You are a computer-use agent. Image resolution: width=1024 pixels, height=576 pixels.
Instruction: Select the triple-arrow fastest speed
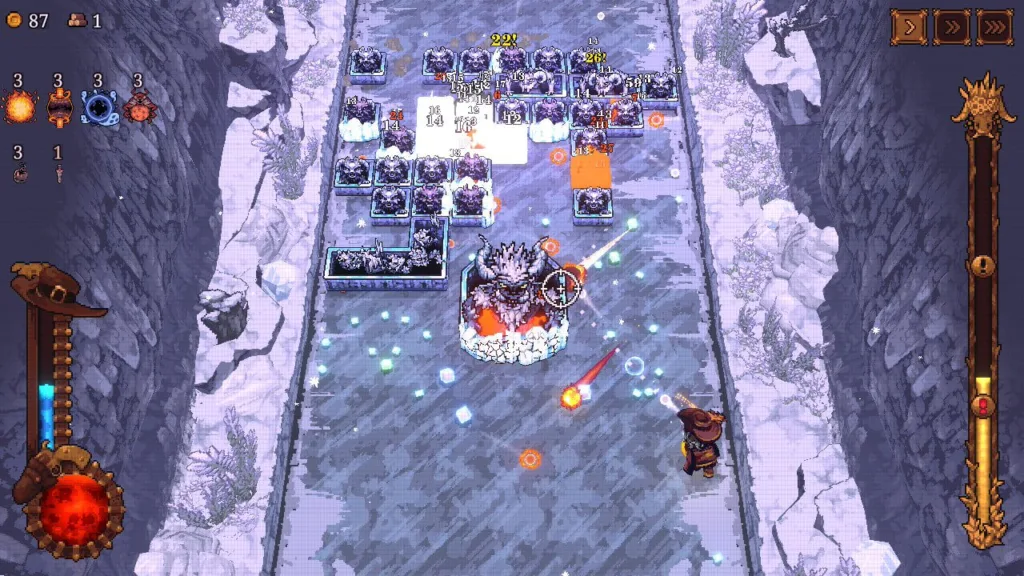click(995, 27)
